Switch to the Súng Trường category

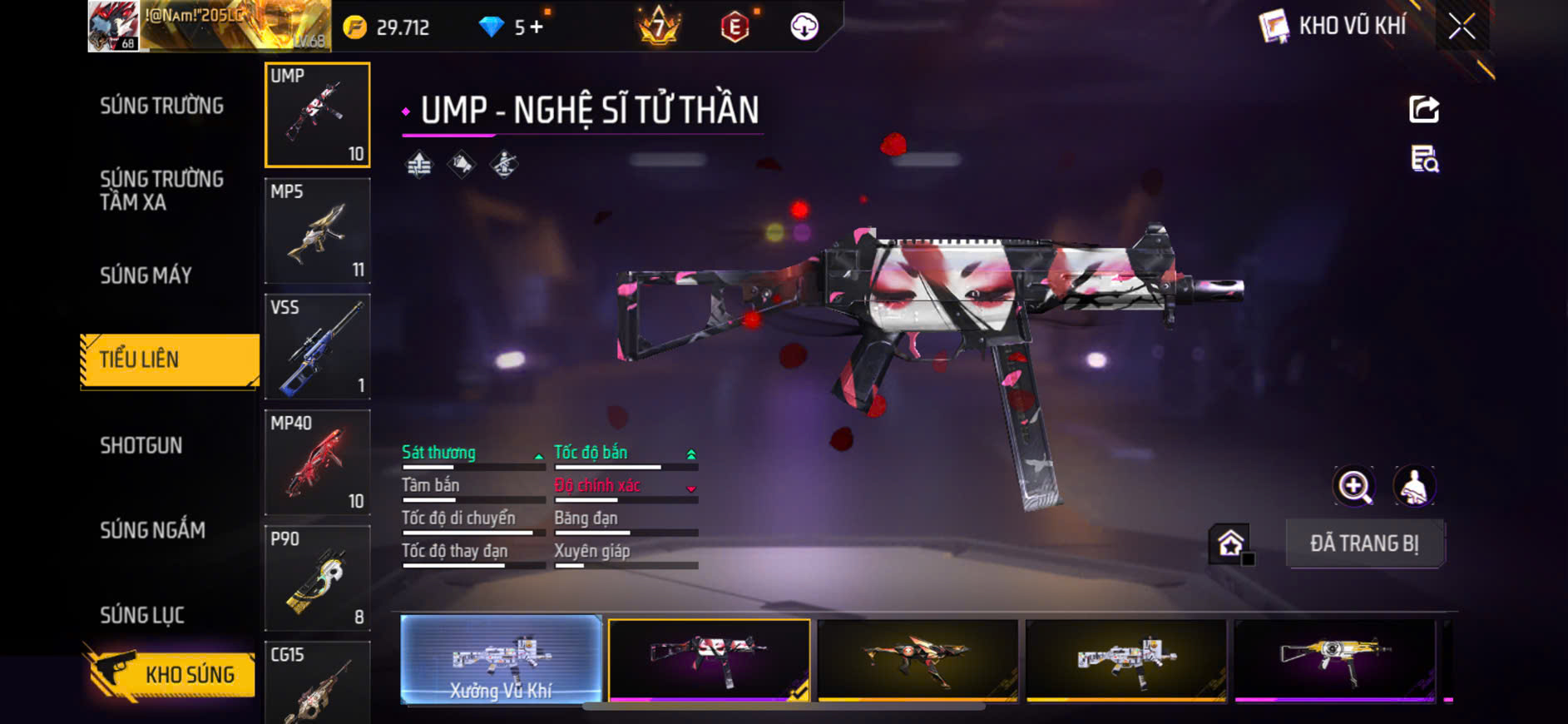161,106
